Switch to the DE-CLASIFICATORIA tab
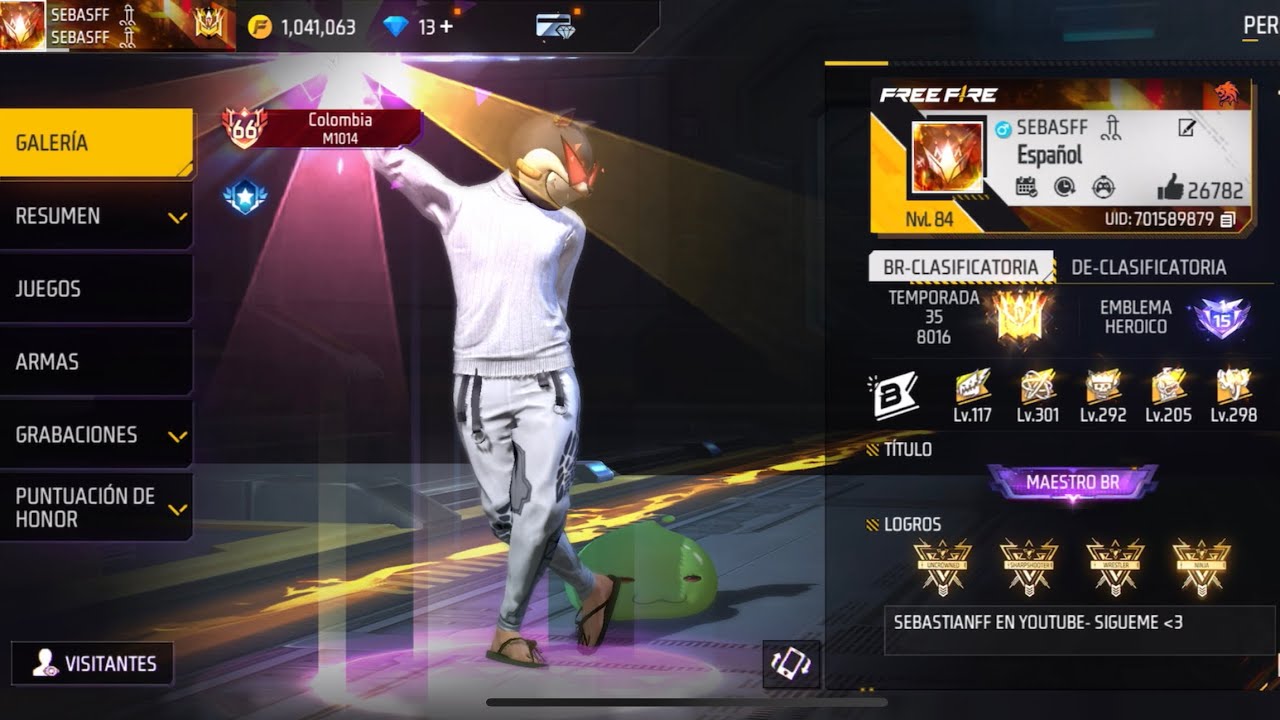The height and width of the screenshot is (720, 1280). pyautogui.click(x=1148, y=268)
